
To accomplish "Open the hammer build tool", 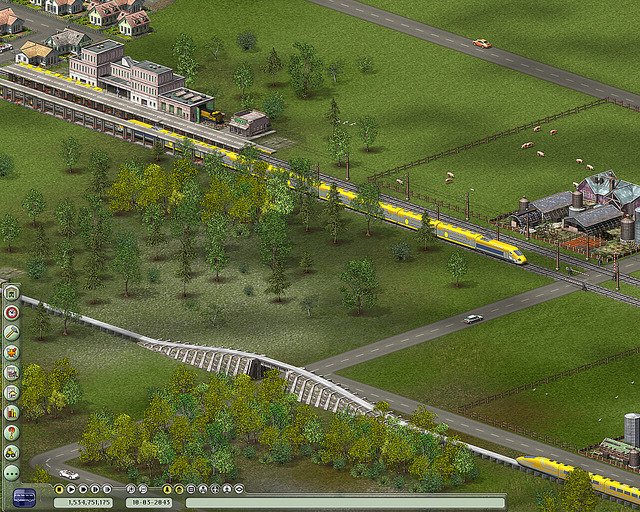I will coord(12,332).
